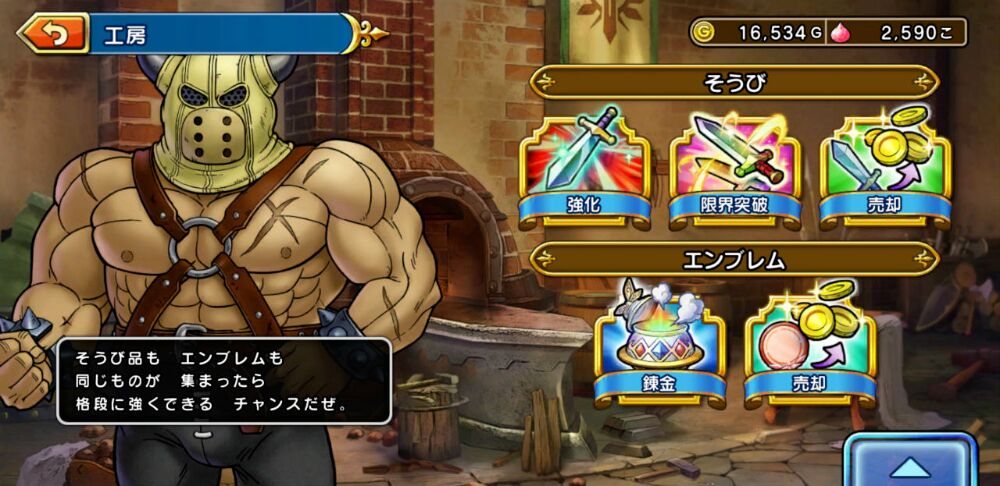Go back using the orange arrow button
This screenshot has width=1000, height=486.
click(53, 36)
